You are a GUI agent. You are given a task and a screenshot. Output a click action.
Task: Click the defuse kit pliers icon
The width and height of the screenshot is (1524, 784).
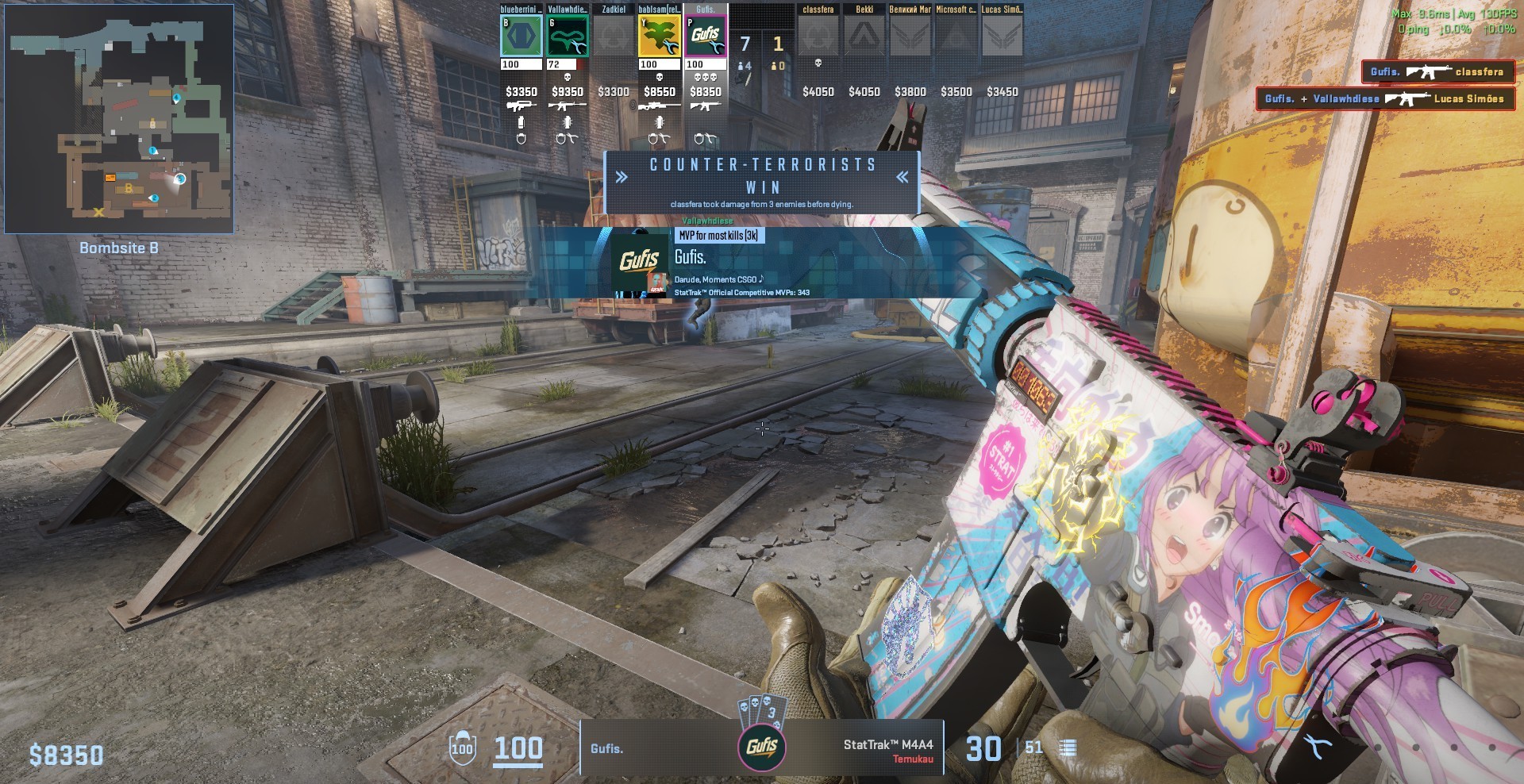tap(1318, 747)
